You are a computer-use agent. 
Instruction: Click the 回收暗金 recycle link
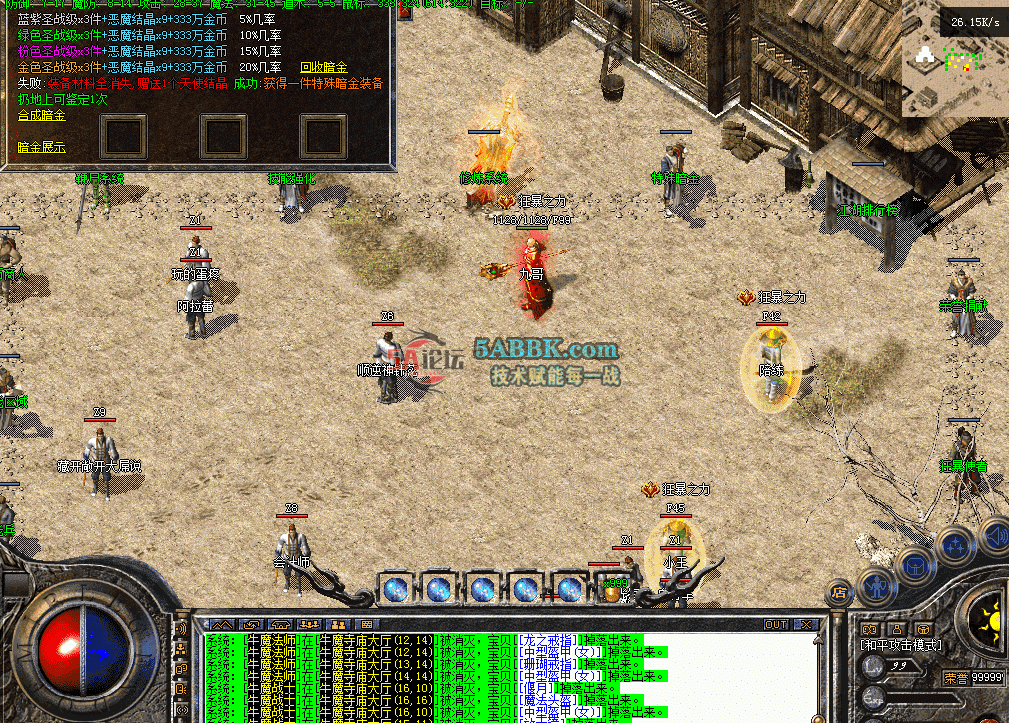tap(323, 67)
